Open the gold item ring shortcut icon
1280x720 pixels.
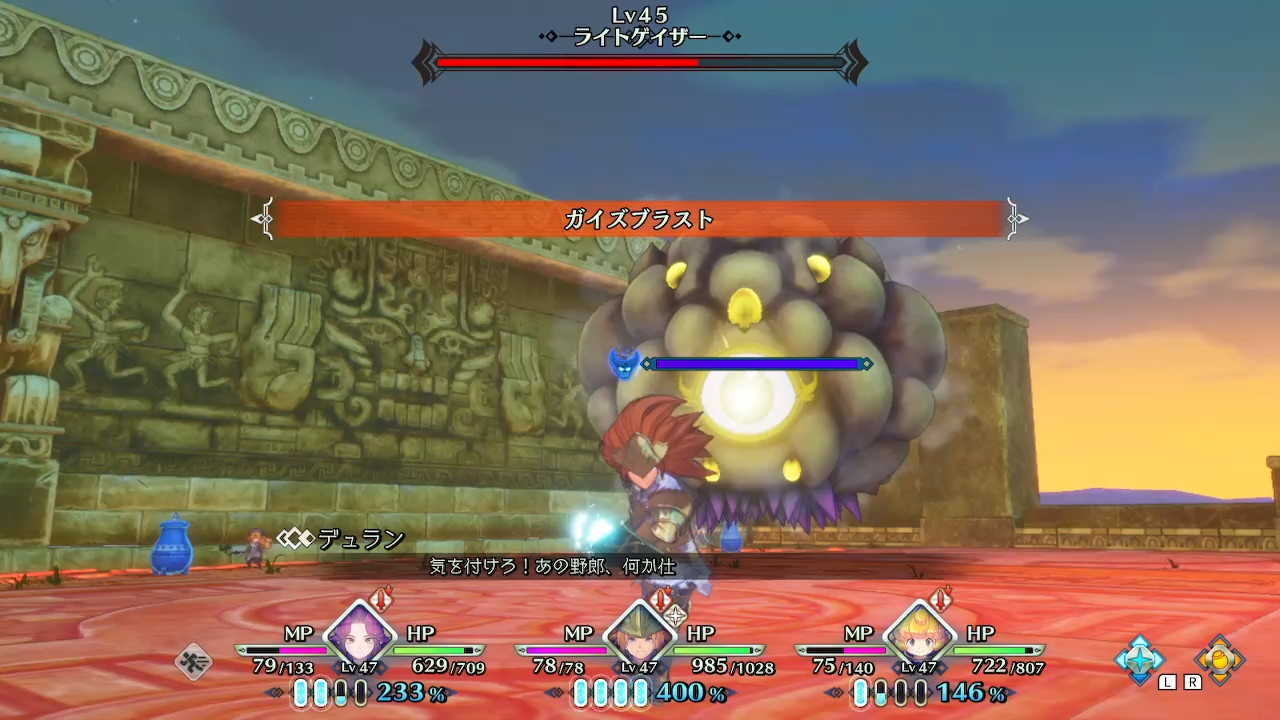1222,660
